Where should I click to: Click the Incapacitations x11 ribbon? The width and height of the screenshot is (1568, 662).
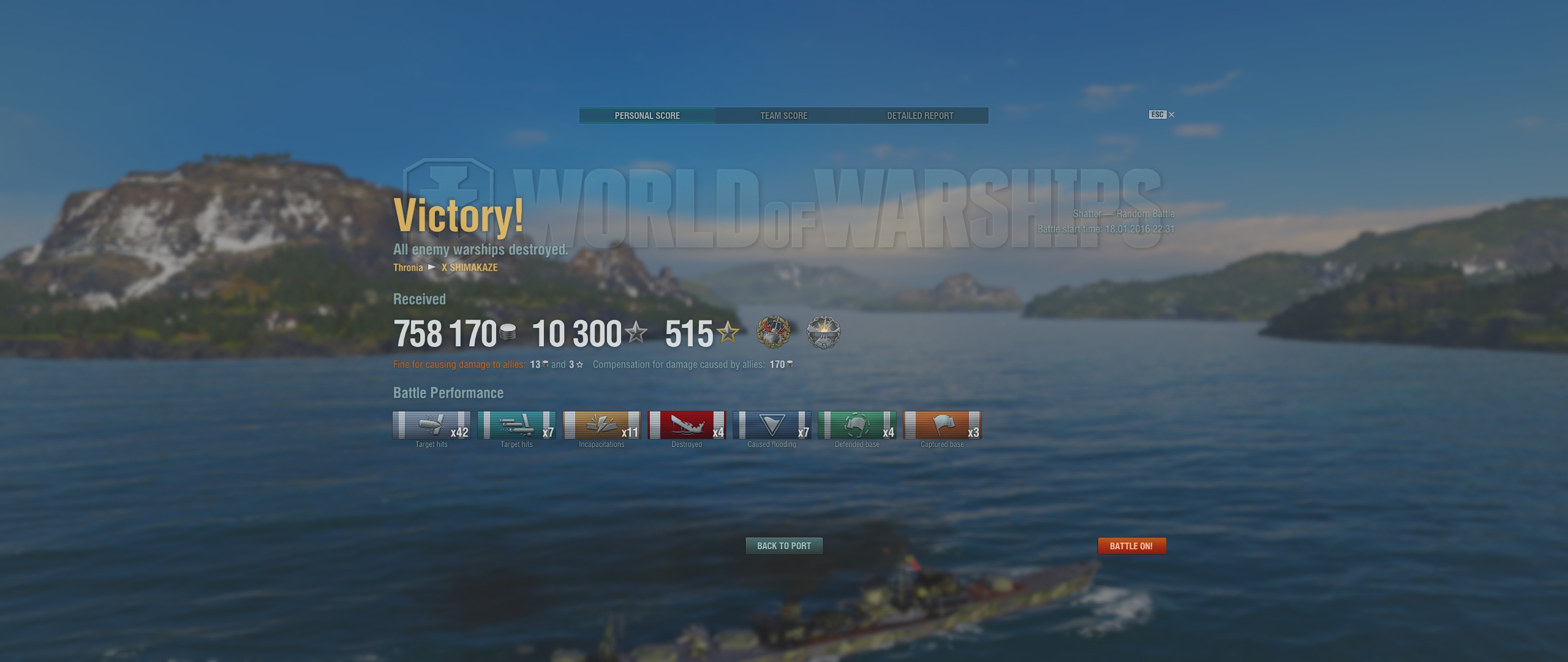tap(601, 425)
